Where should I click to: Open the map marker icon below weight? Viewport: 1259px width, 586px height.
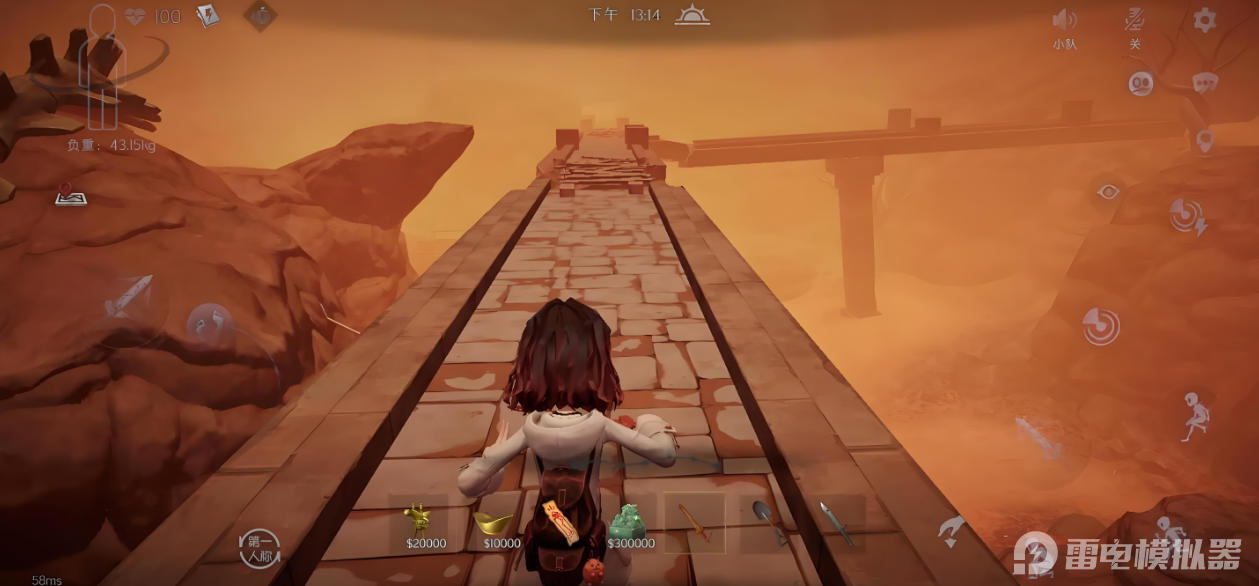(69, 194)
